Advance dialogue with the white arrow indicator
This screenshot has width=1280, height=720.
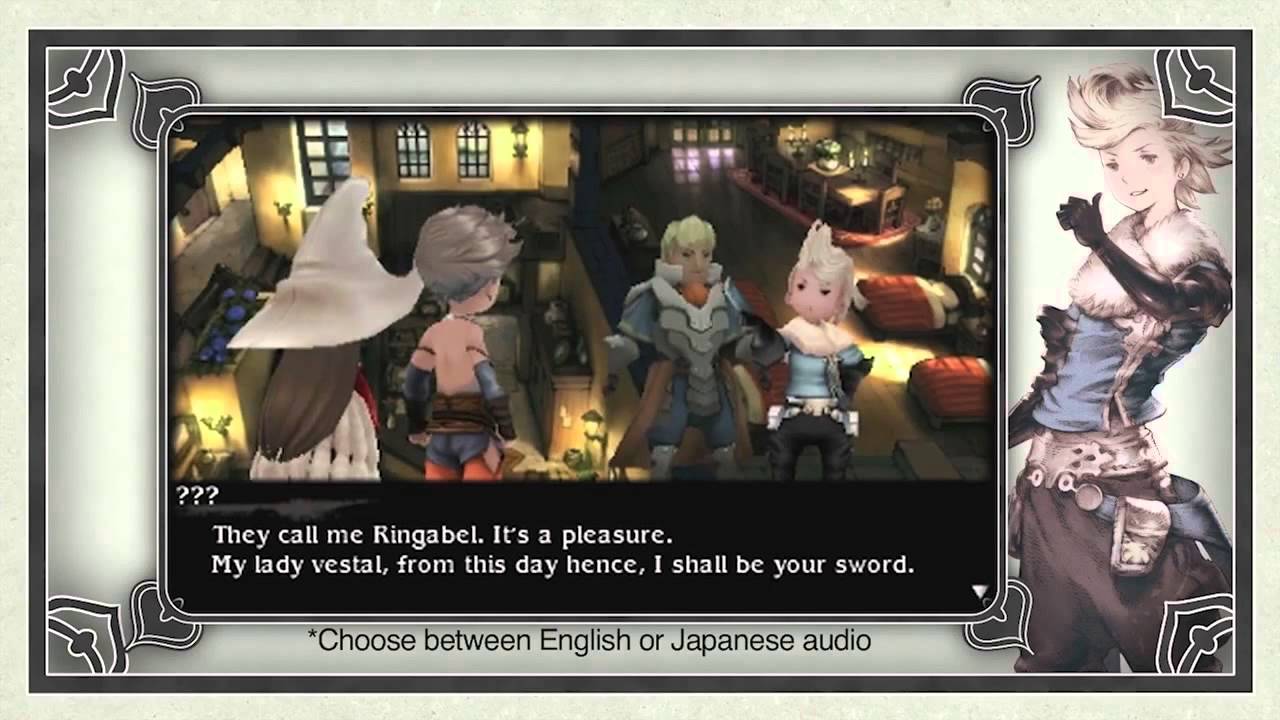(979, 592)
